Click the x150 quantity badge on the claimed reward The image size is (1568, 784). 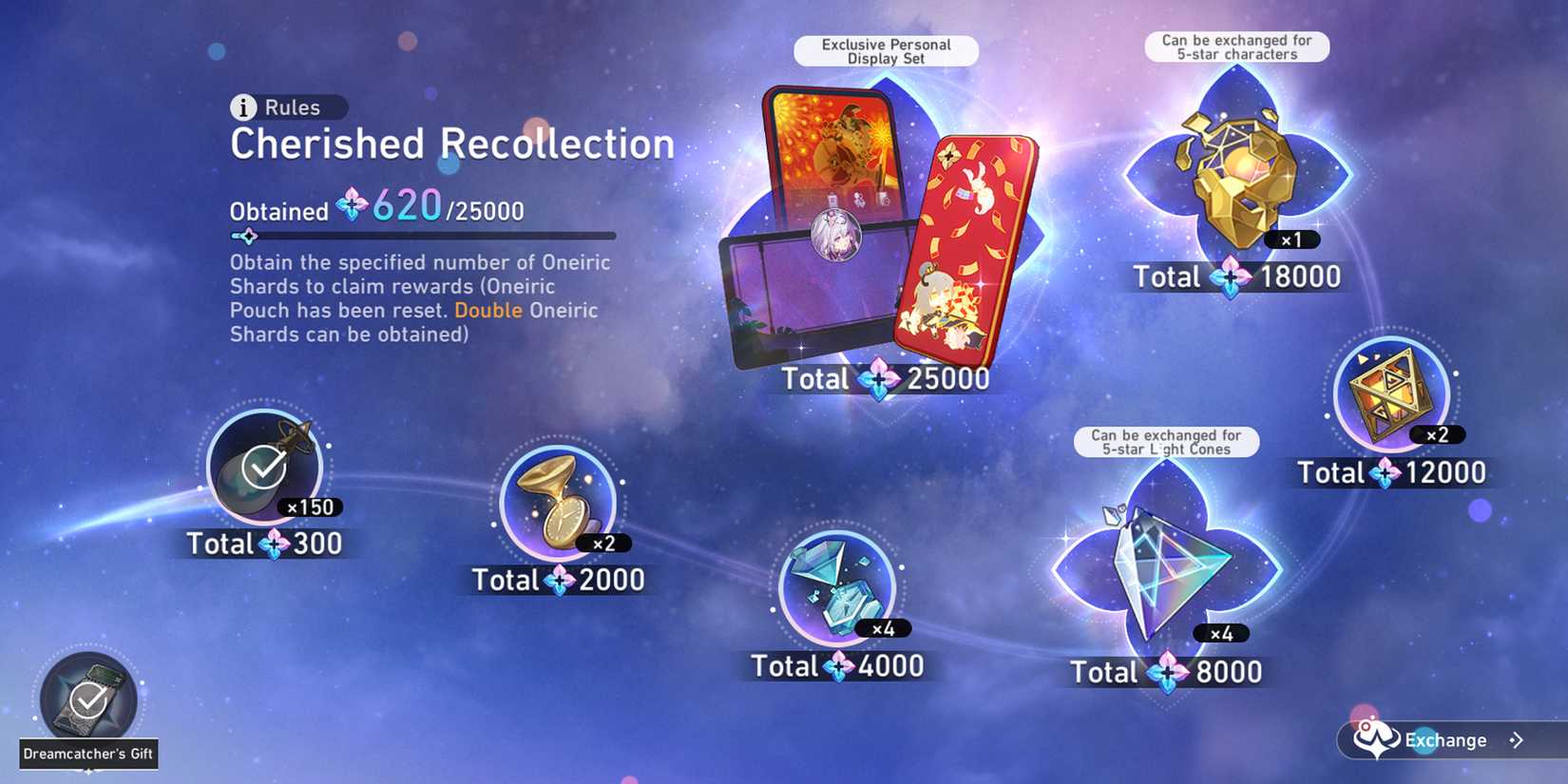(314, 507)
